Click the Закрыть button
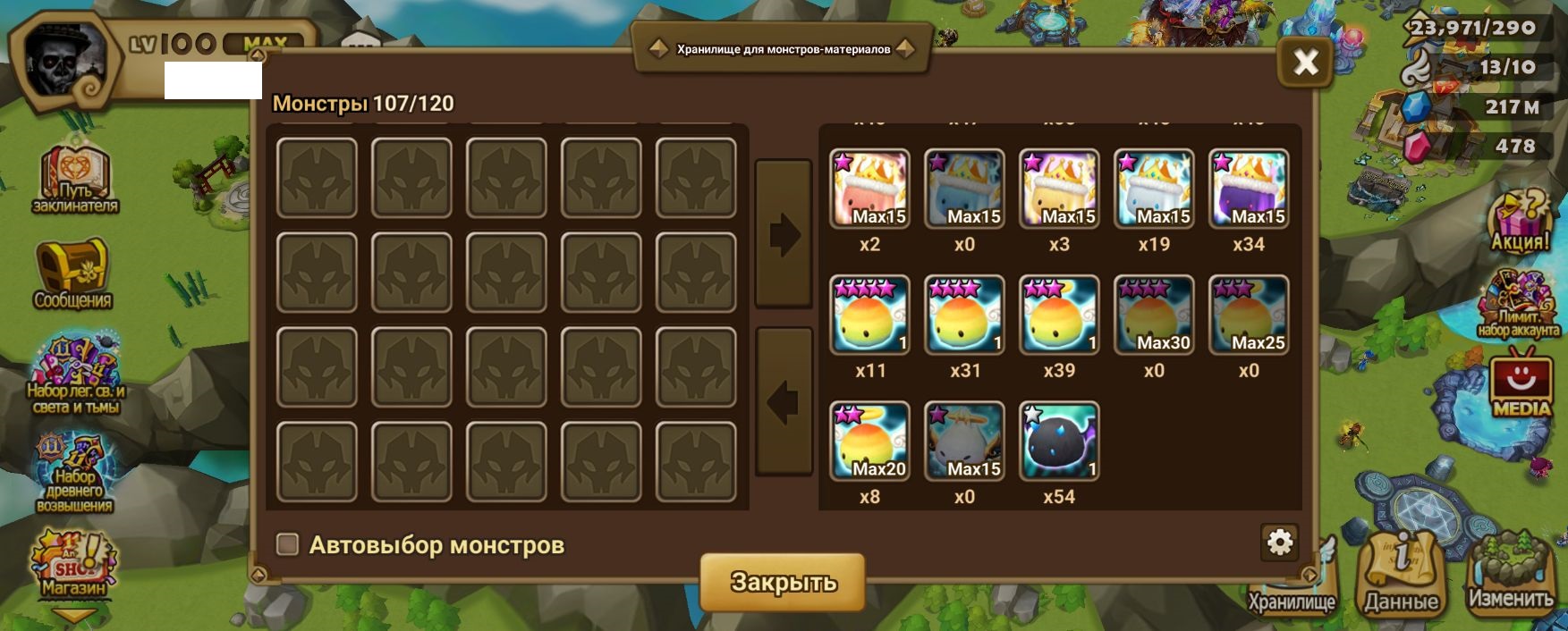The height and width of the screenshot is (631, 1568). pyautogui.click(x=783, y=582)
